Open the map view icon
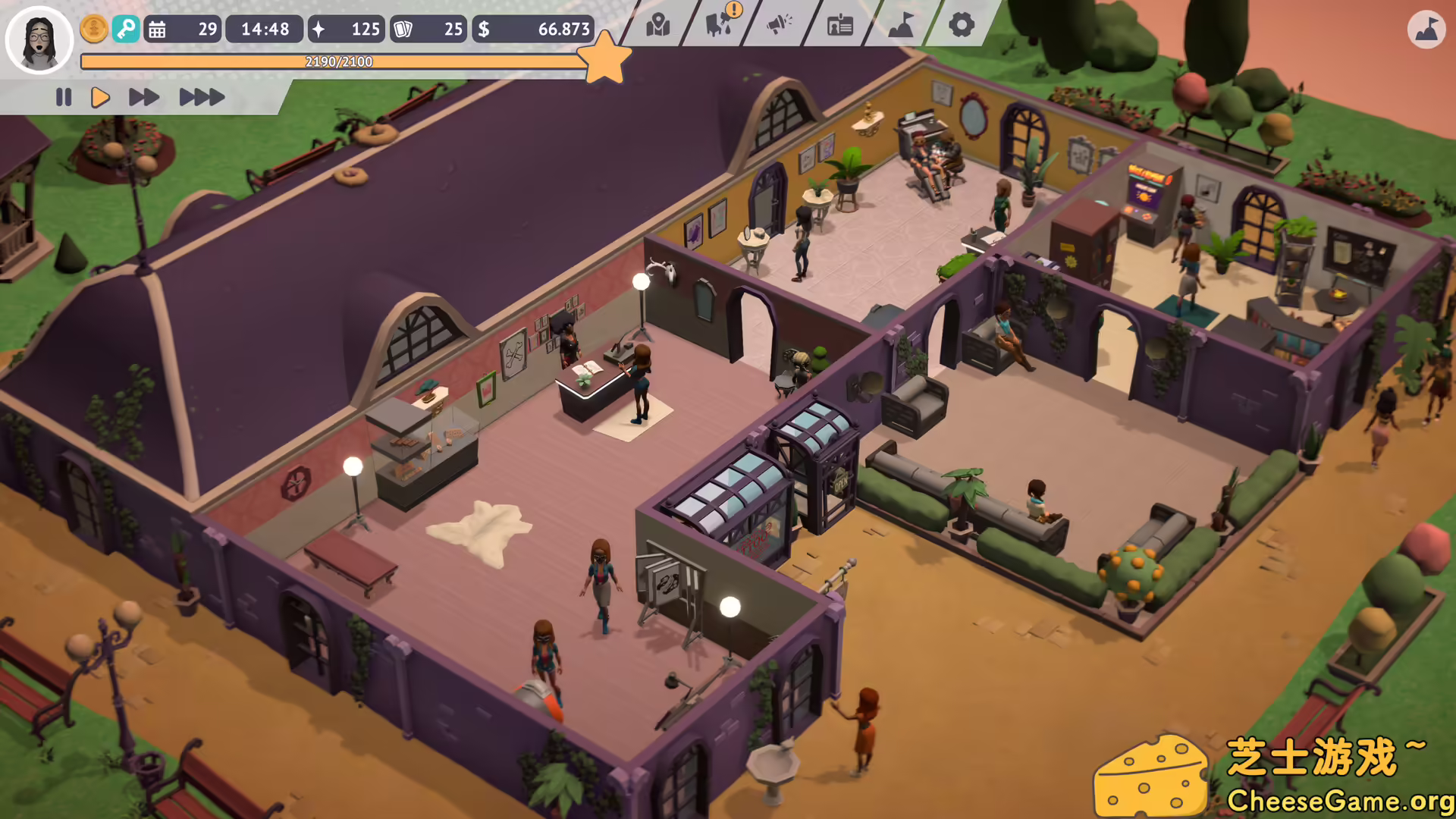The image size is (1456, 819). (658, 26)
